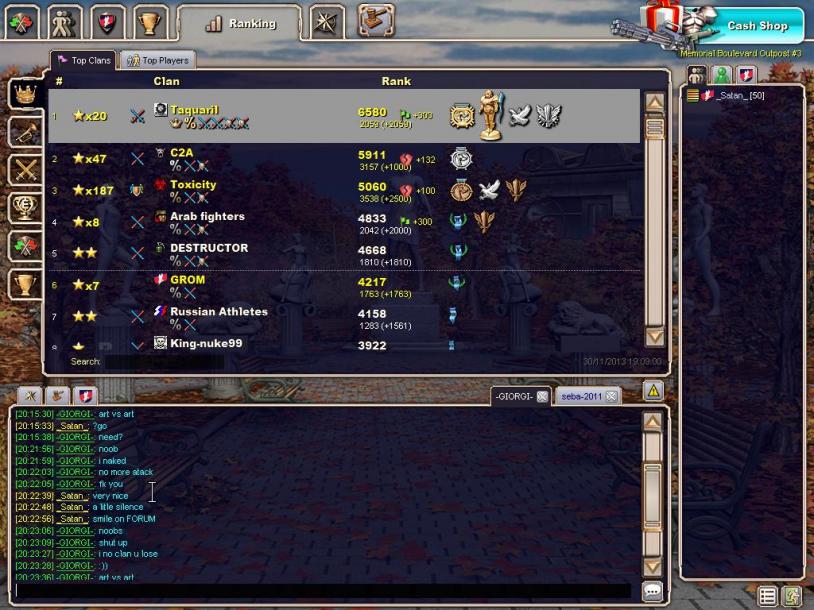Select the Top Clans tab
This screenshot has width=814, height=610.
[x=85, y=61]
